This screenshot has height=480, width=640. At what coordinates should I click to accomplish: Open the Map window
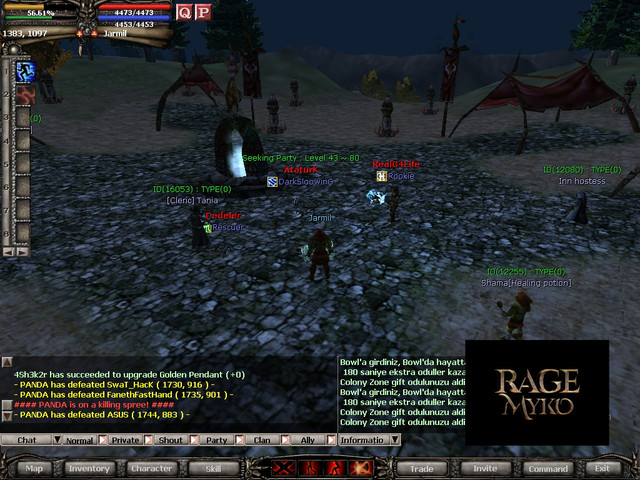pyautogui.click(x=34, y=467)
